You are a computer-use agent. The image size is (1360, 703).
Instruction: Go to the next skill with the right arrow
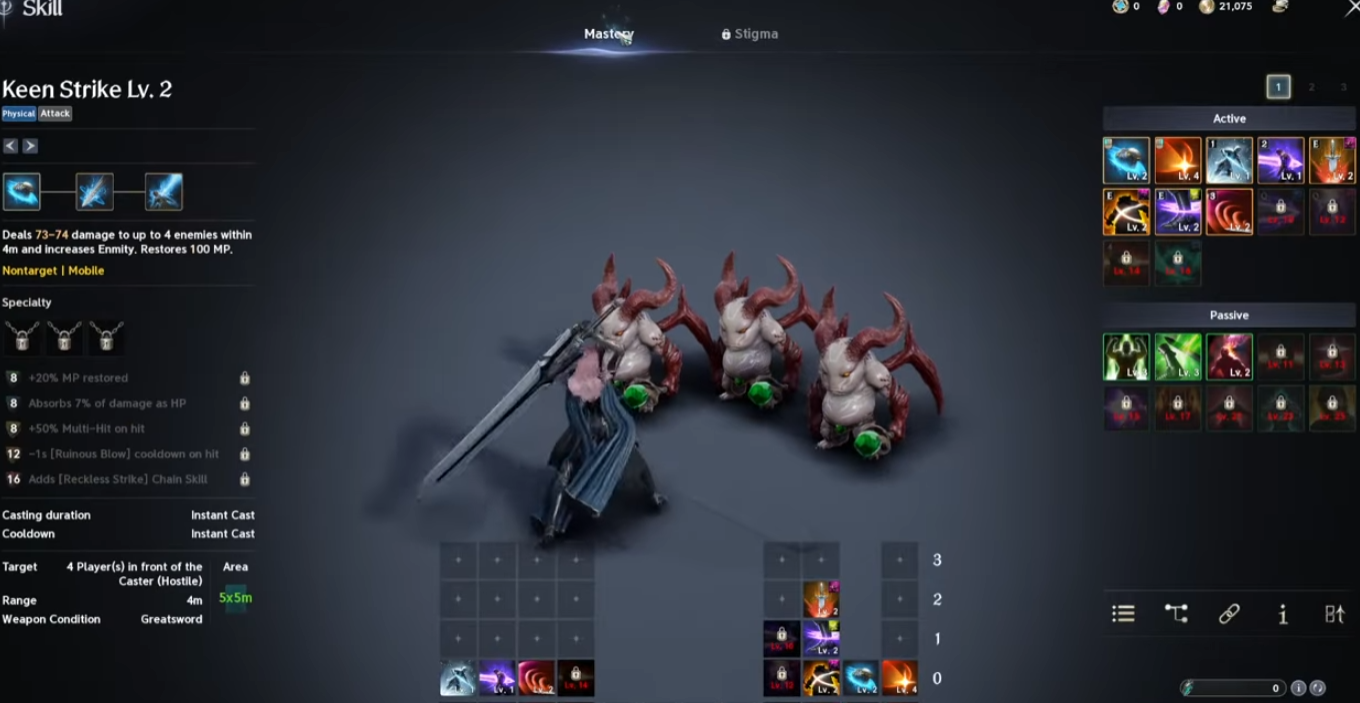coord(30,146)
